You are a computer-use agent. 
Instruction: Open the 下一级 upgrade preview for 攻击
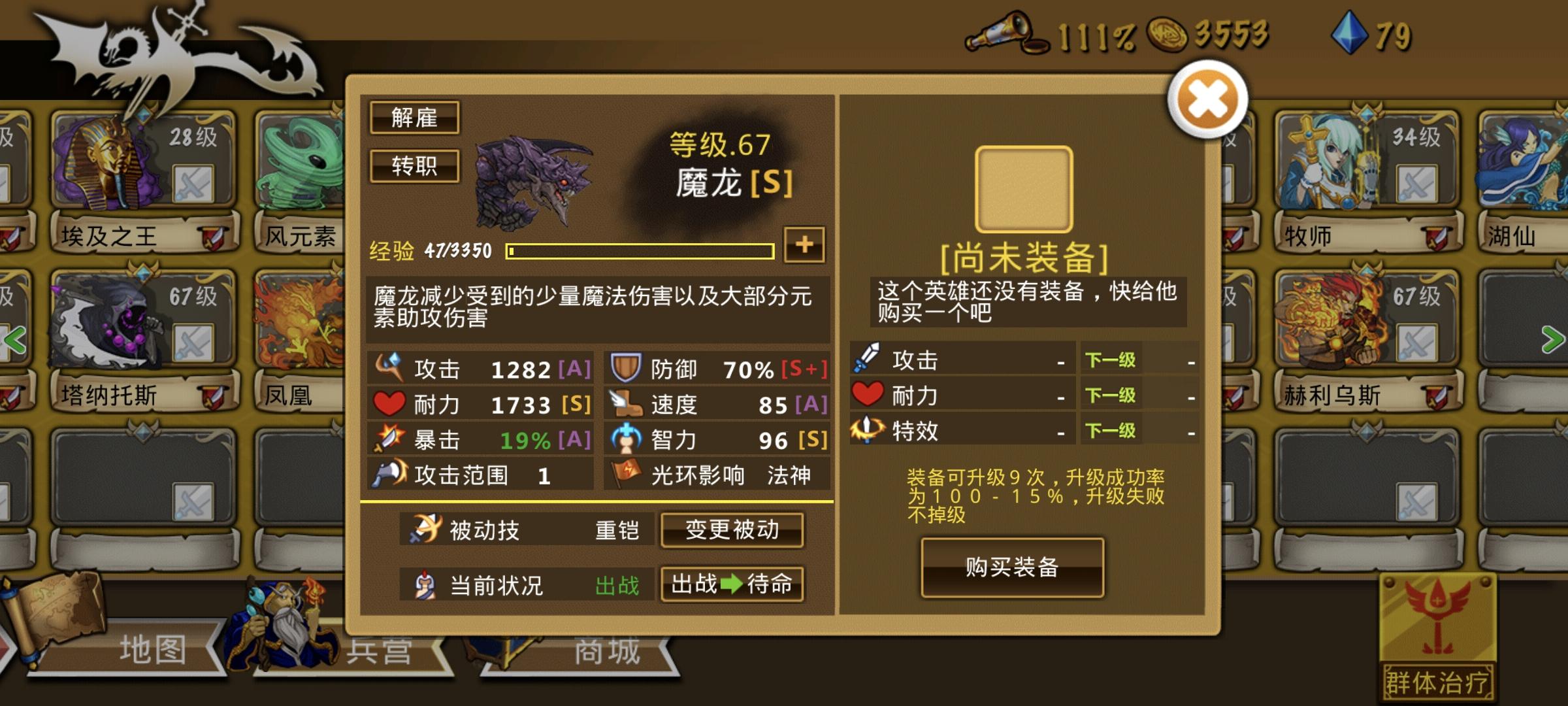[x=1109, y=360]
